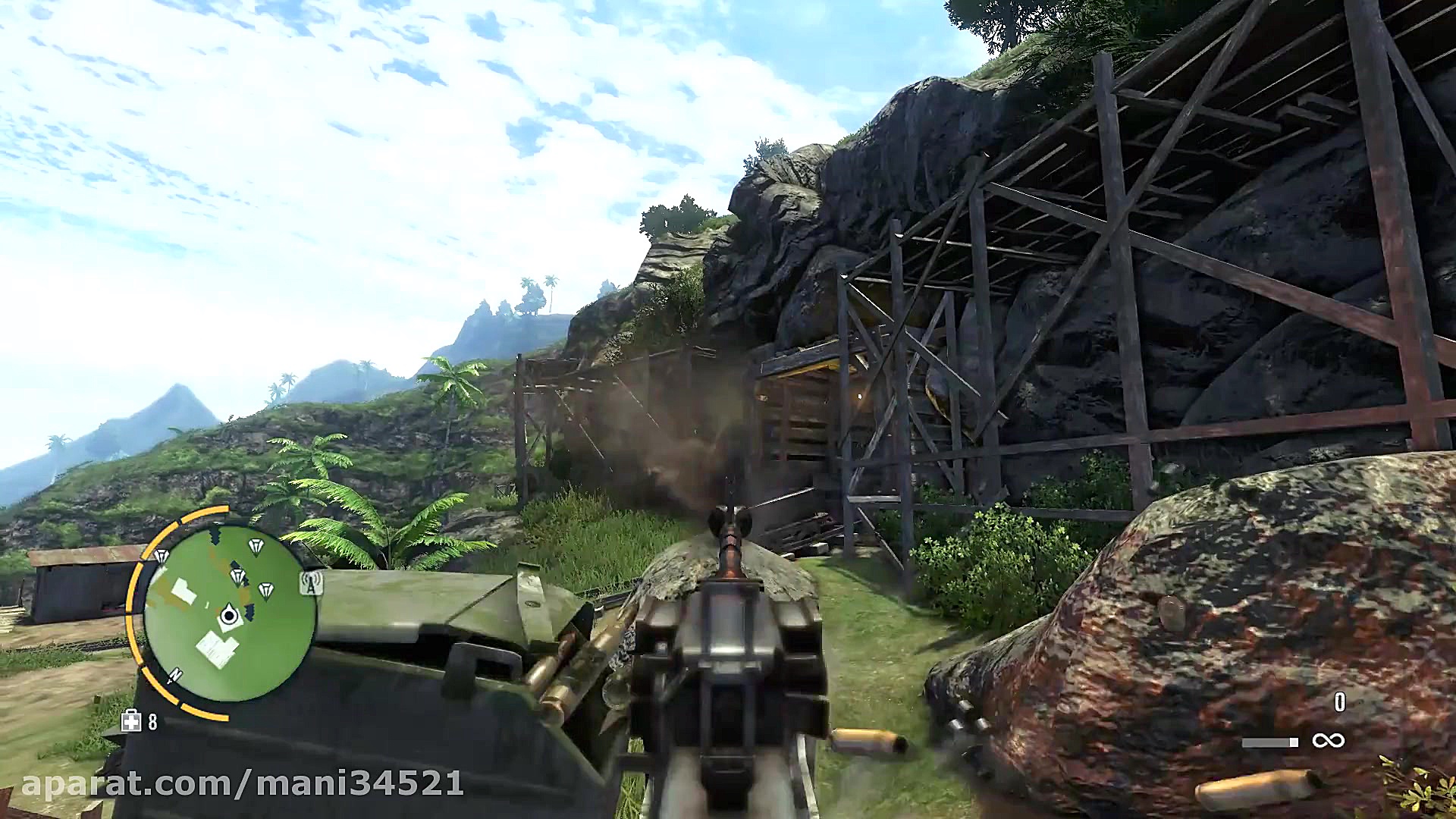Expand the large structure icon below the player arrow
1456x819 pixels.
216,649
